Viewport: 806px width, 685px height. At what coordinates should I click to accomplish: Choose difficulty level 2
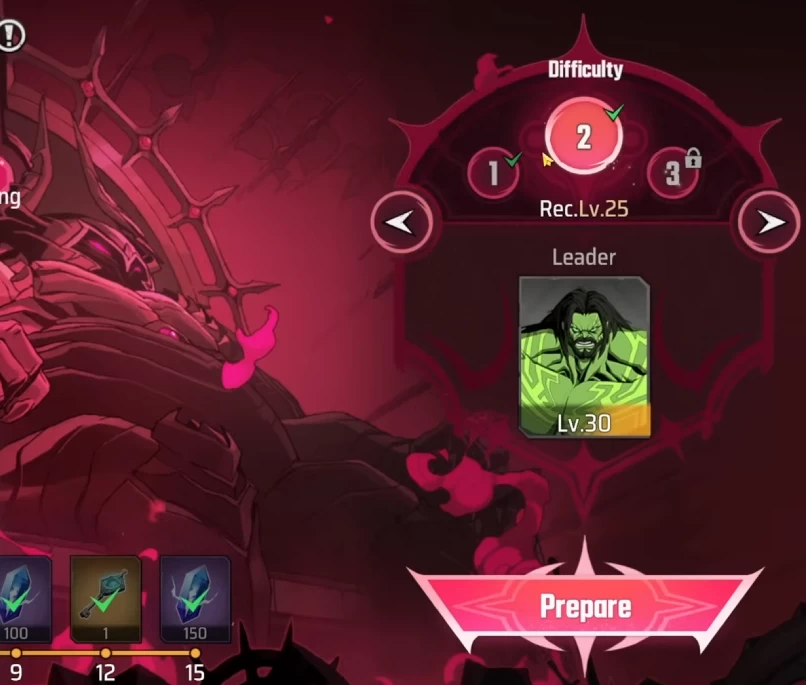tap(583, 138)
